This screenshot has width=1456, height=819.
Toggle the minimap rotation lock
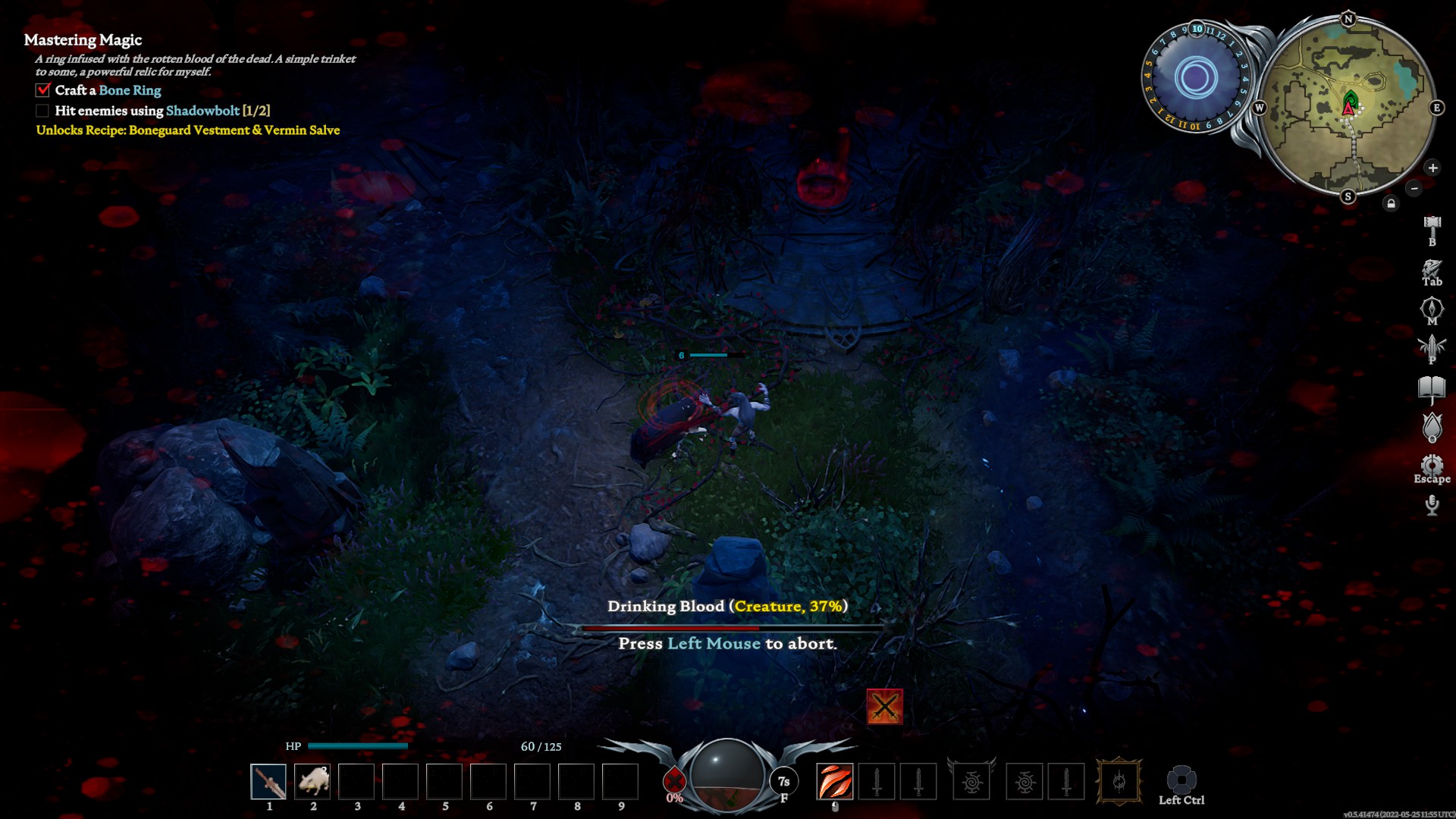1391,203
